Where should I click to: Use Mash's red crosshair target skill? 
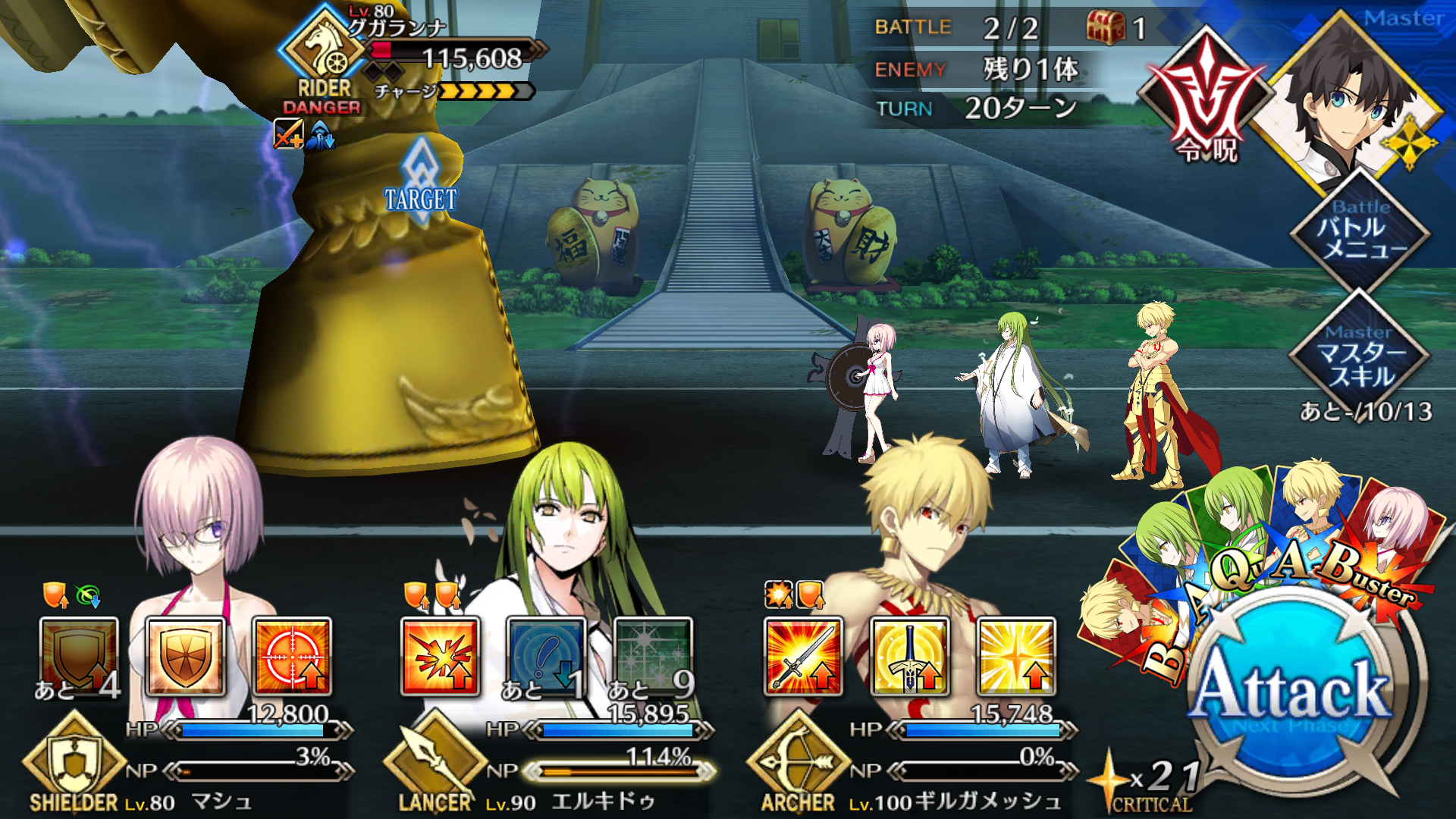tap(292, 657)
